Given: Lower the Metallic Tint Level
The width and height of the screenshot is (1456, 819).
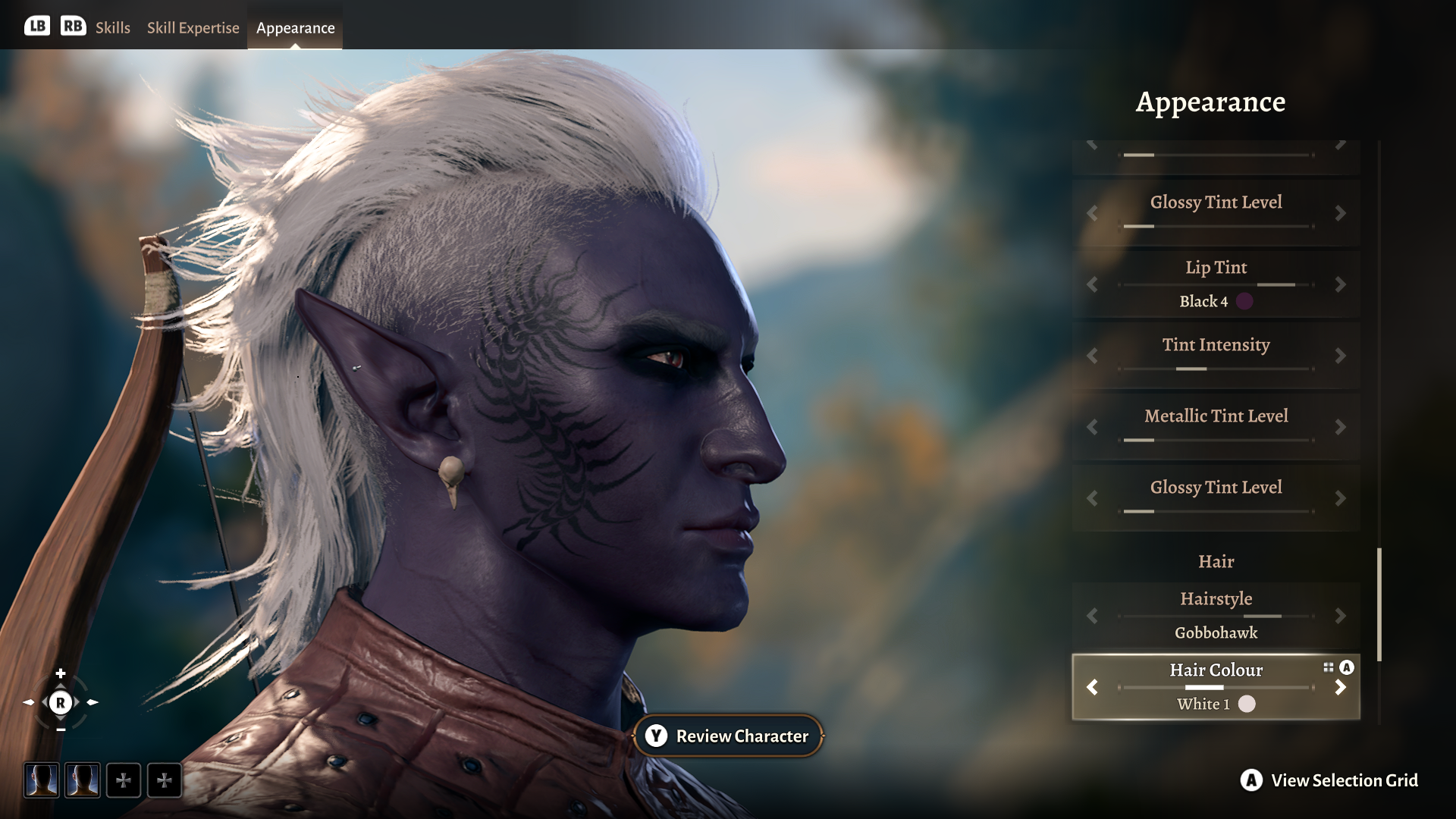Looking at the screenshot, I should coord(1092,427).
